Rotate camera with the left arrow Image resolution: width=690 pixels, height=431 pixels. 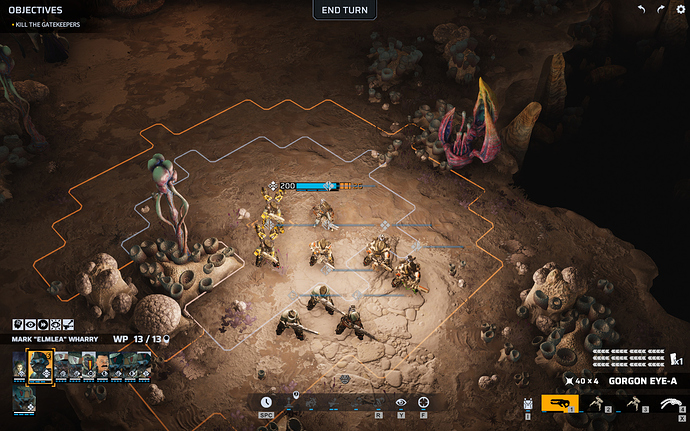642,9
